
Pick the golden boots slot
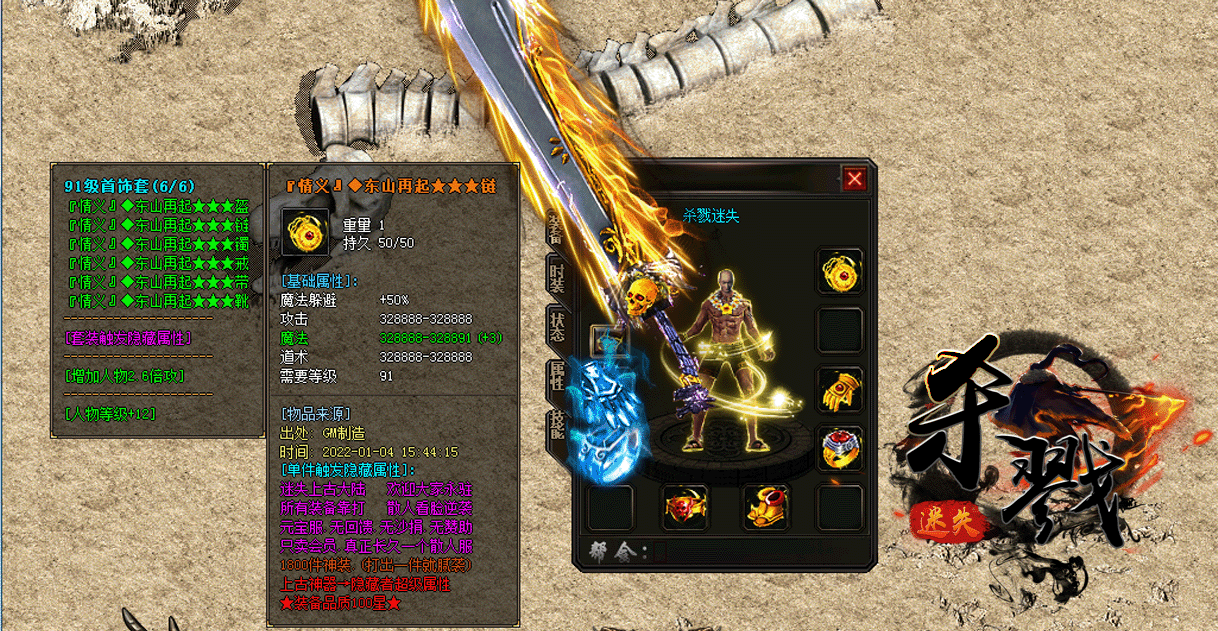[x=766, y=508]
